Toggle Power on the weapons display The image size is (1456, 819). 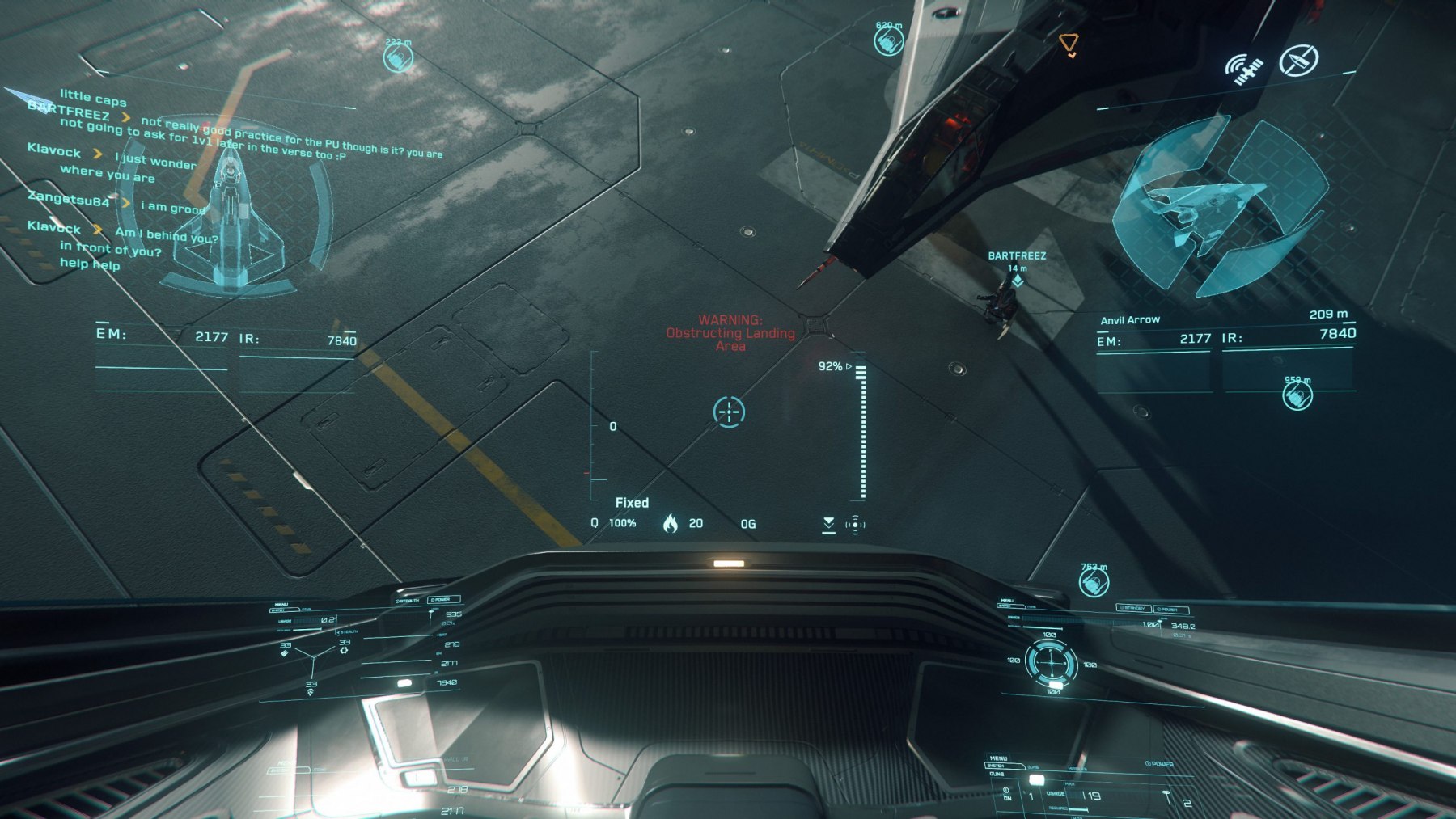pyautogui.click(x=1159, y=764)
